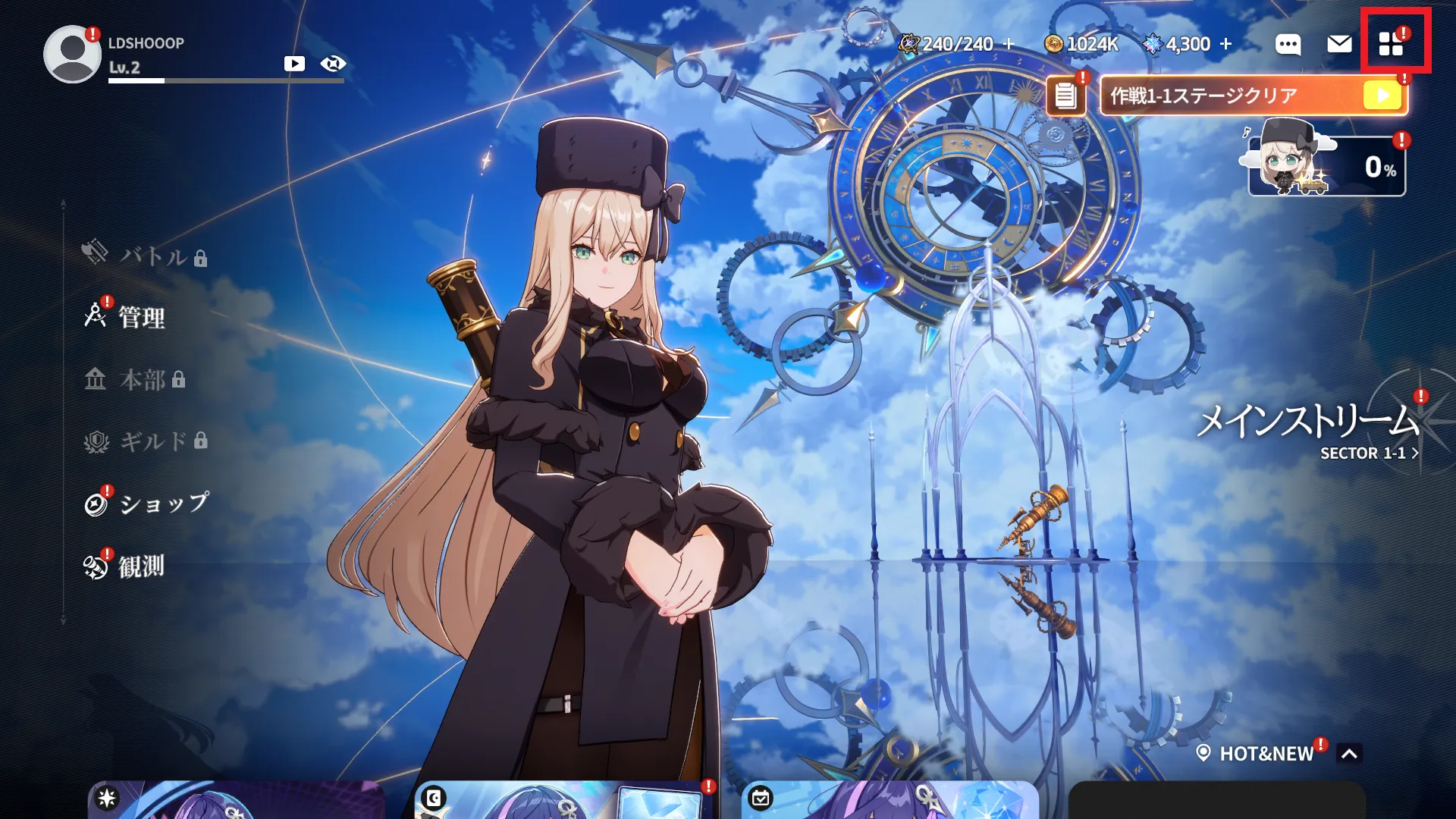Add stamina with the plus button

[1009, 44]
